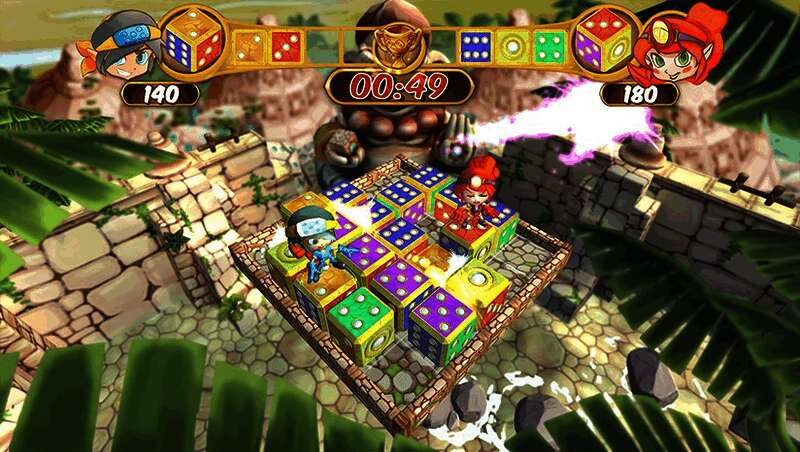Image resolution: width=800 pixels, height=452 pixels.
Task: Pick the small yellow ring die in the top bar
Action: (514, 46)
